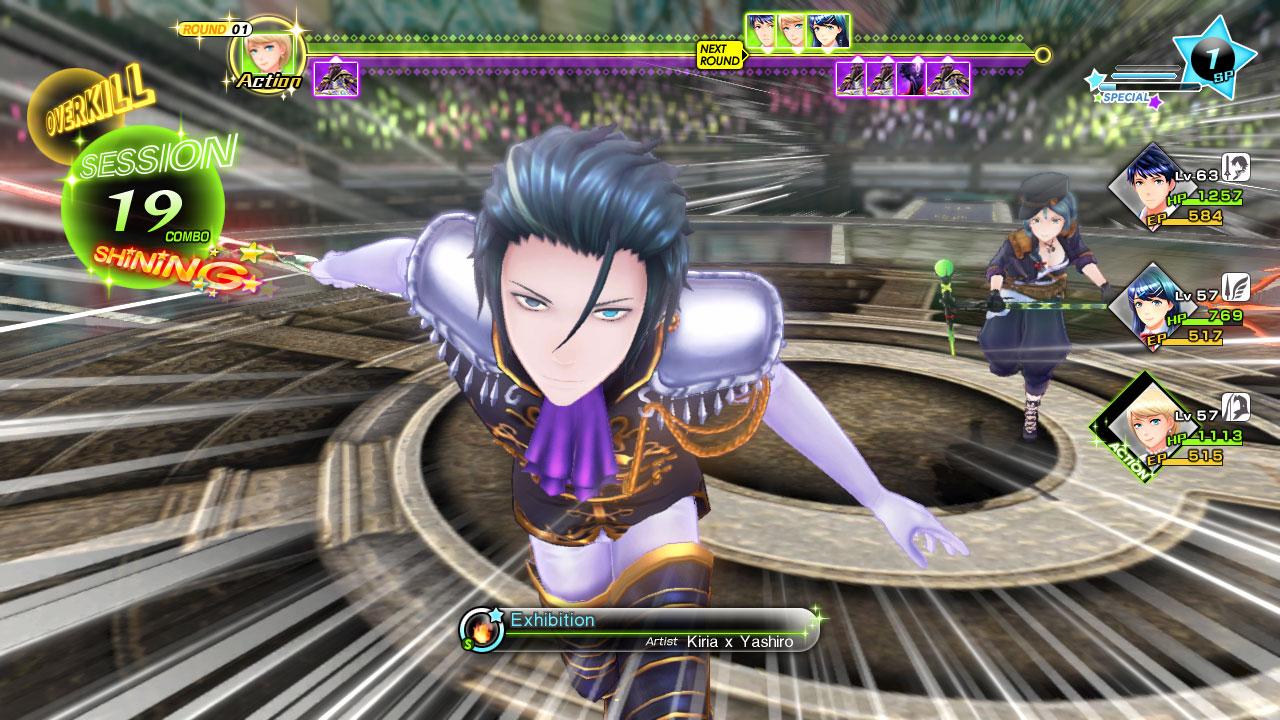Click the Next Round marker
This screenshot has height=720, width=1280.
[x=720, y=54]
